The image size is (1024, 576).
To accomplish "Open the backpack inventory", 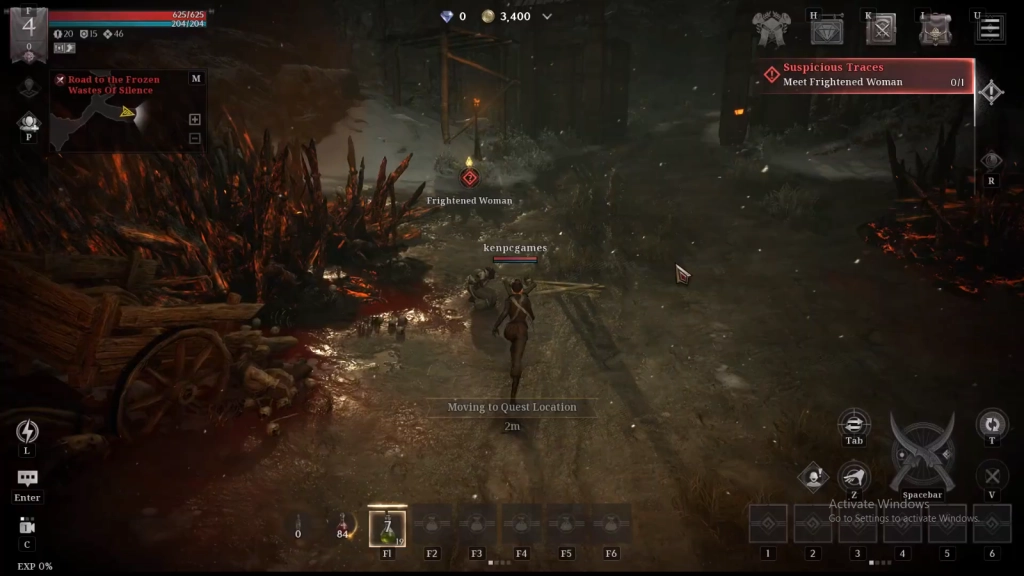I will click(936, 30).
